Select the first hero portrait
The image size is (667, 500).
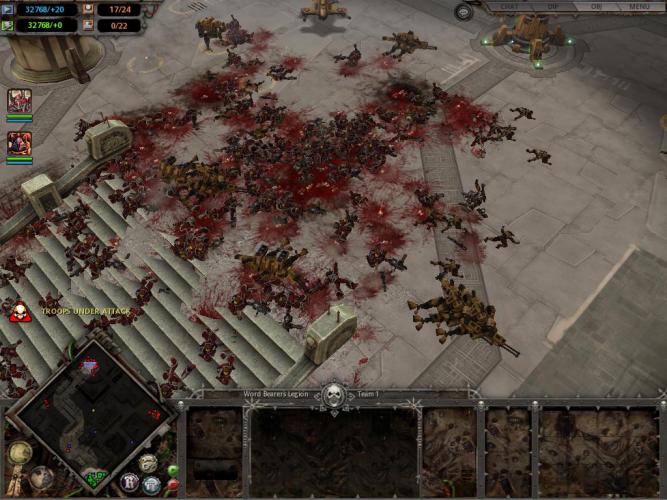tap(19, 101)
